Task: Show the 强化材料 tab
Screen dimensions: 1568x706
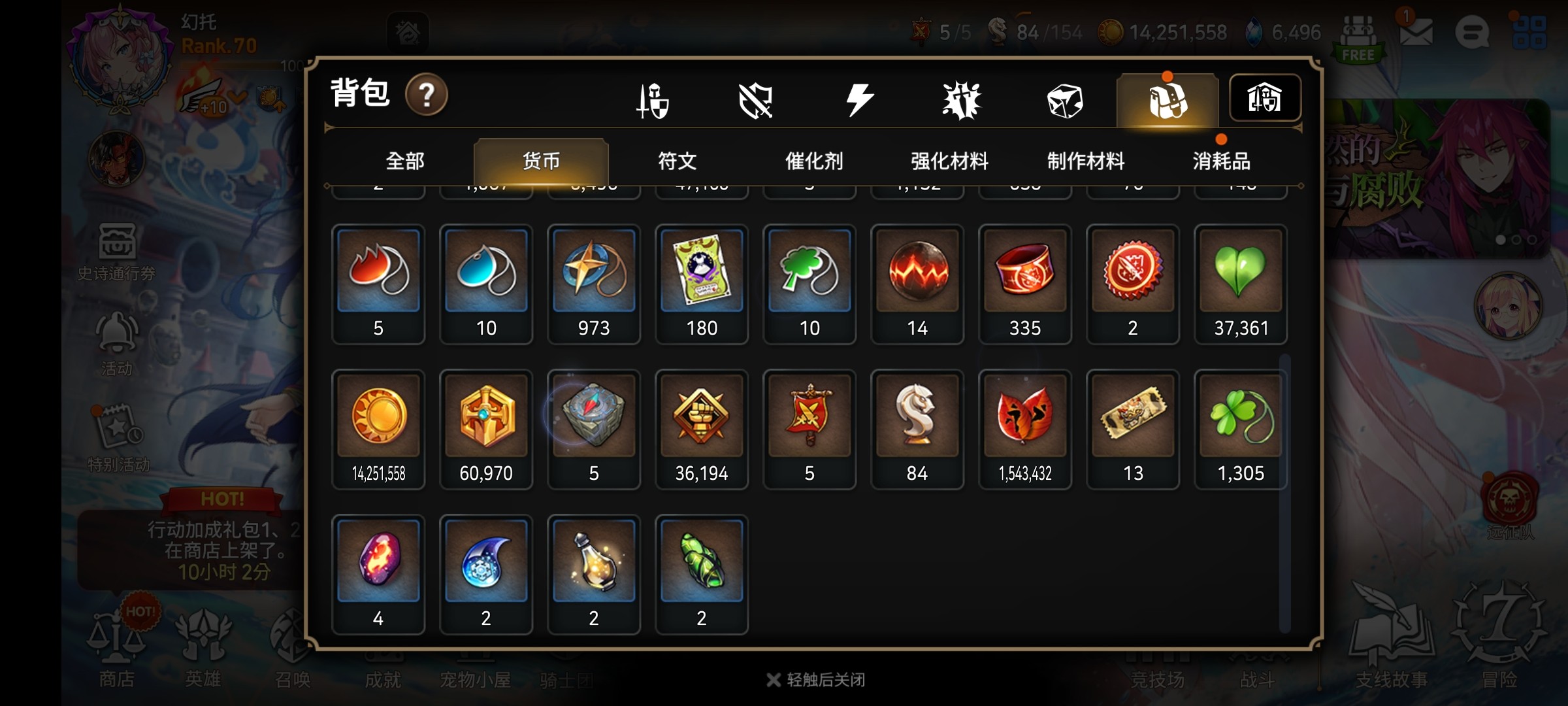Action: [949, 161]
